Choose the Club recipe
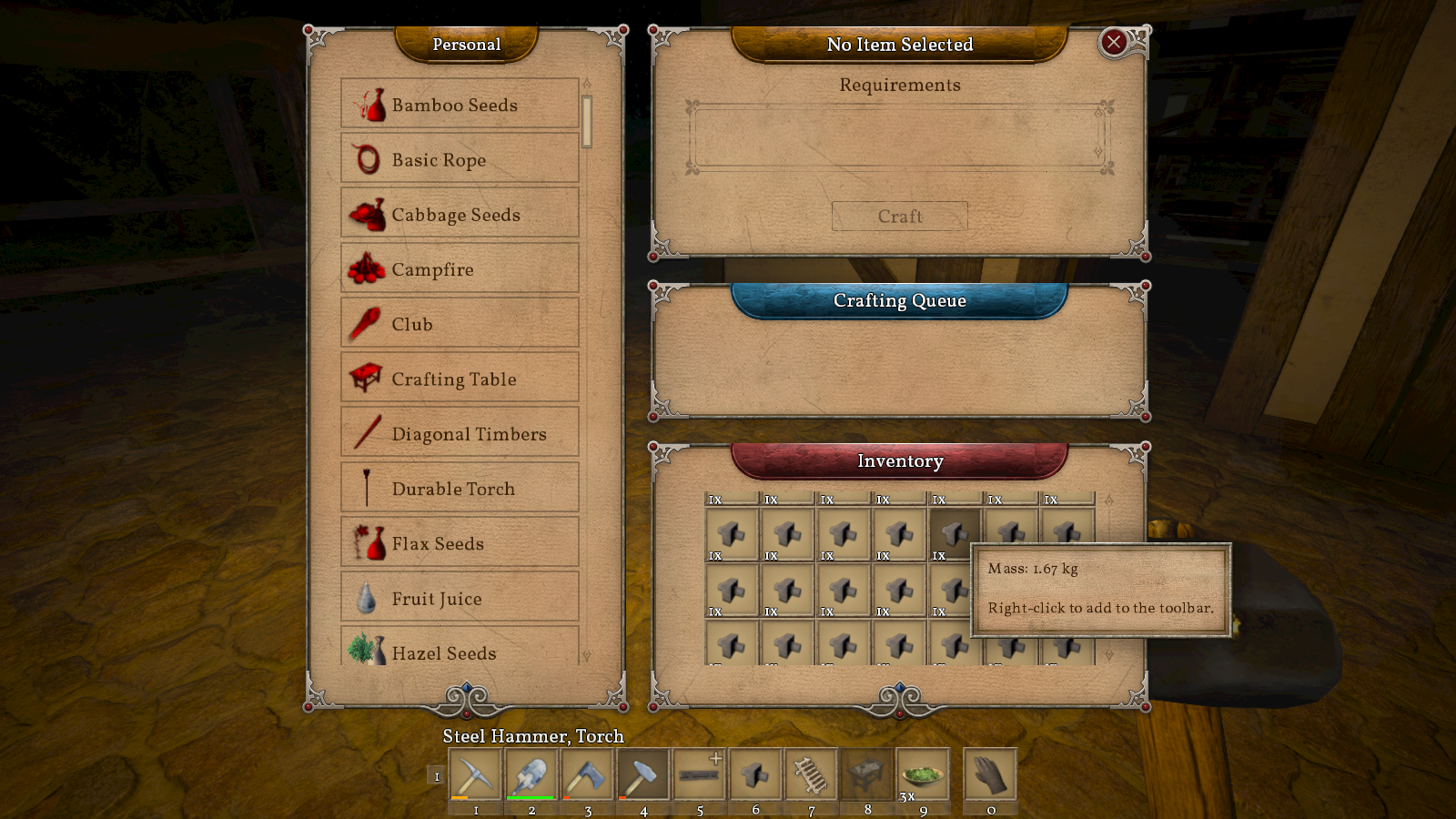The width and height of the screenshot is (1456, 819). pyautogui.click(x=460, y=324)
